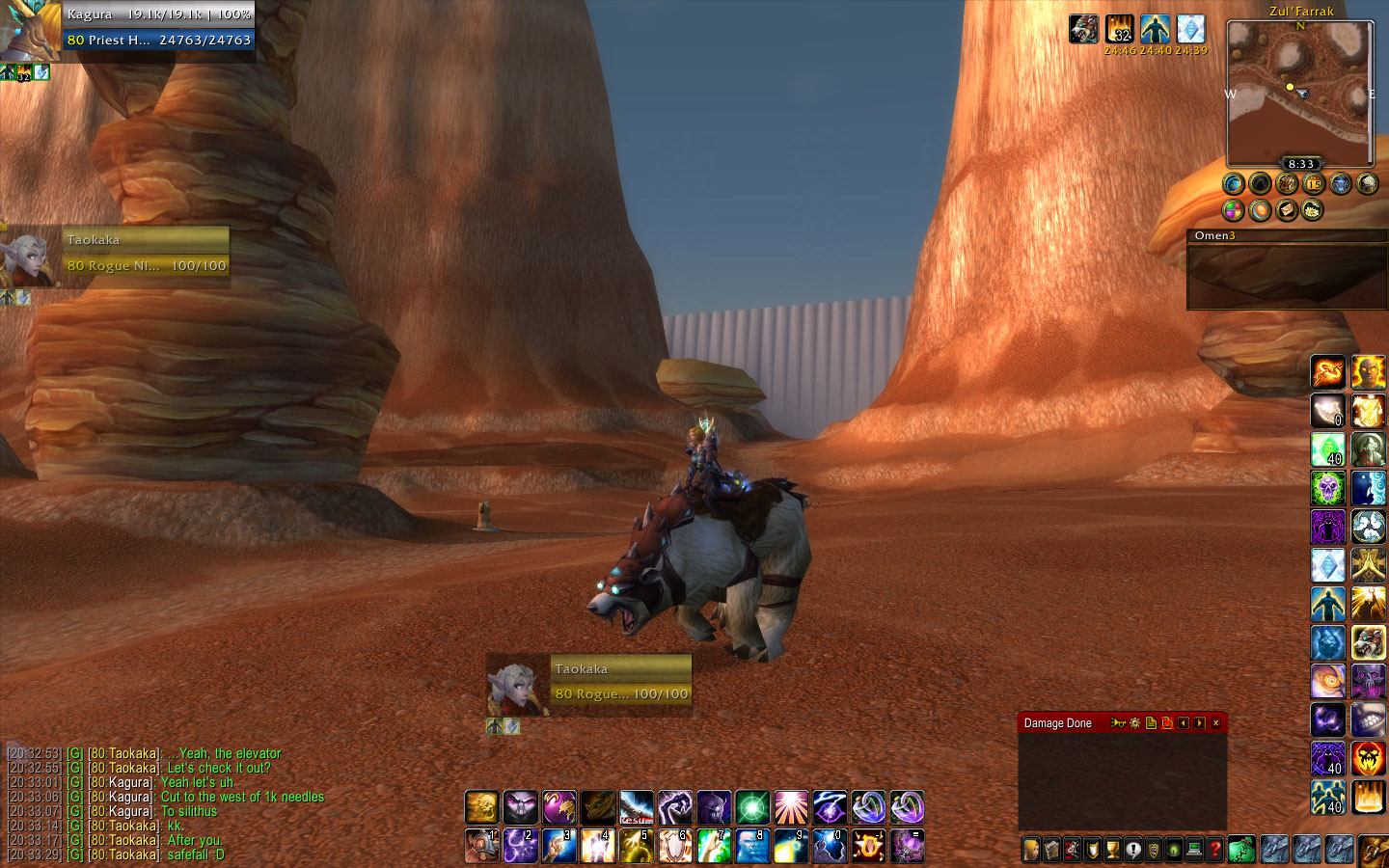Open the Zul'Farrak minimap
The height and width of the screenshot is (868, 1389).
[x=1299, y=95]
